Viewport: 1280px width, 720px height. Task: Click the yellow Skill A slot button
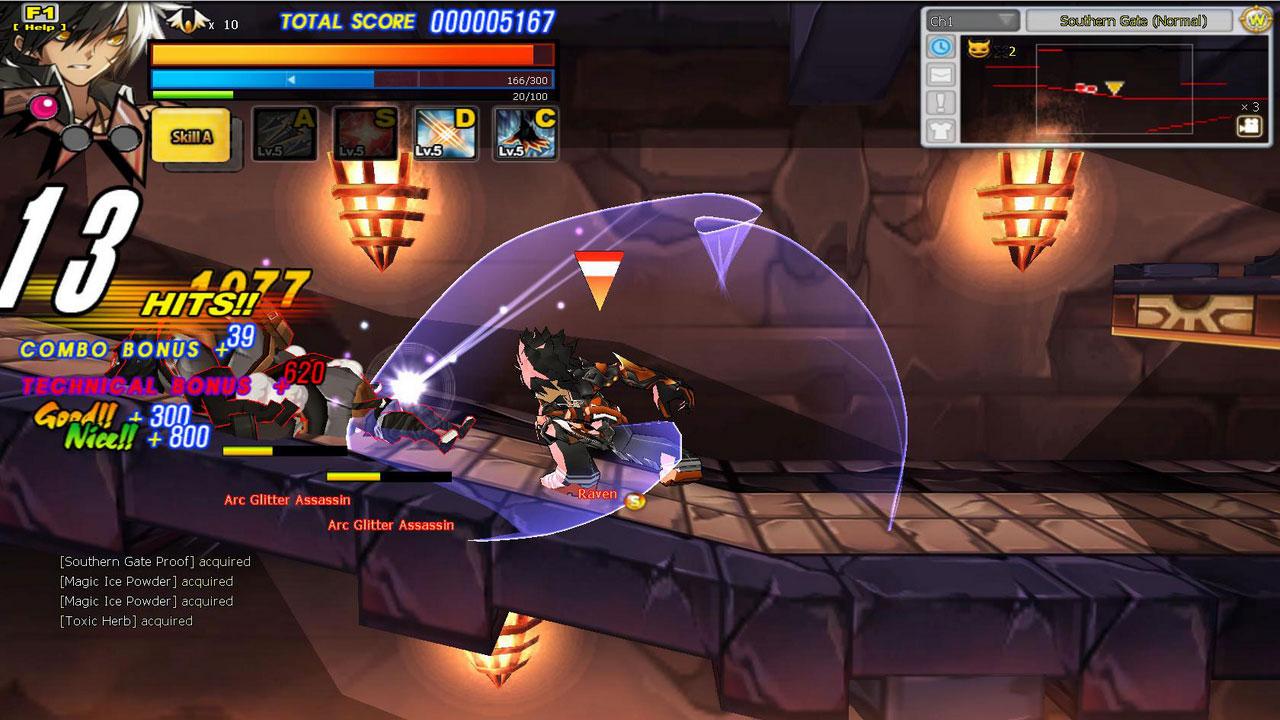(190, 137)
